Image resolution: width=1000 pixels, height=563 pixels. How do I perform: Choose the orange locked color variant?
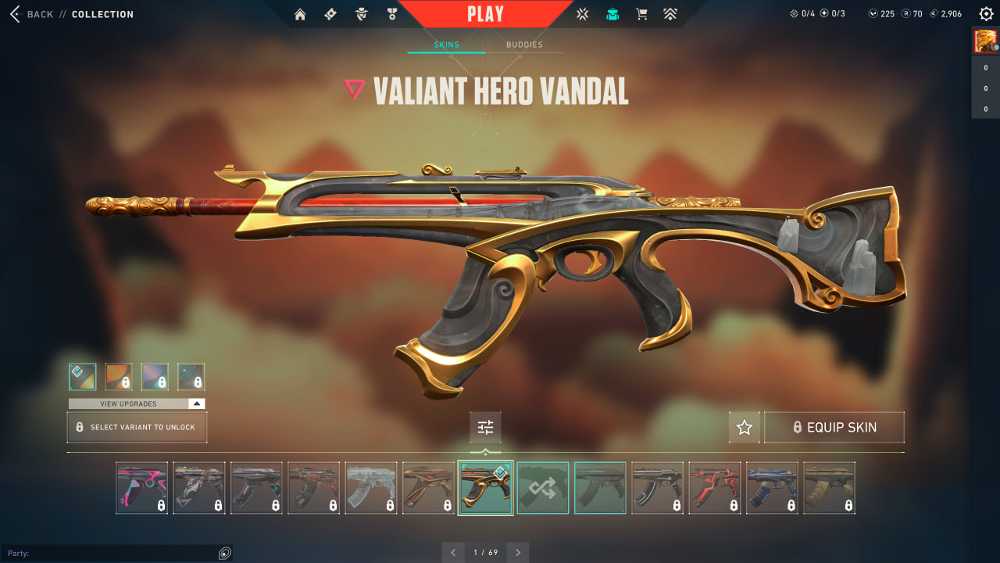pyautogui.click(x=119, y=376)
